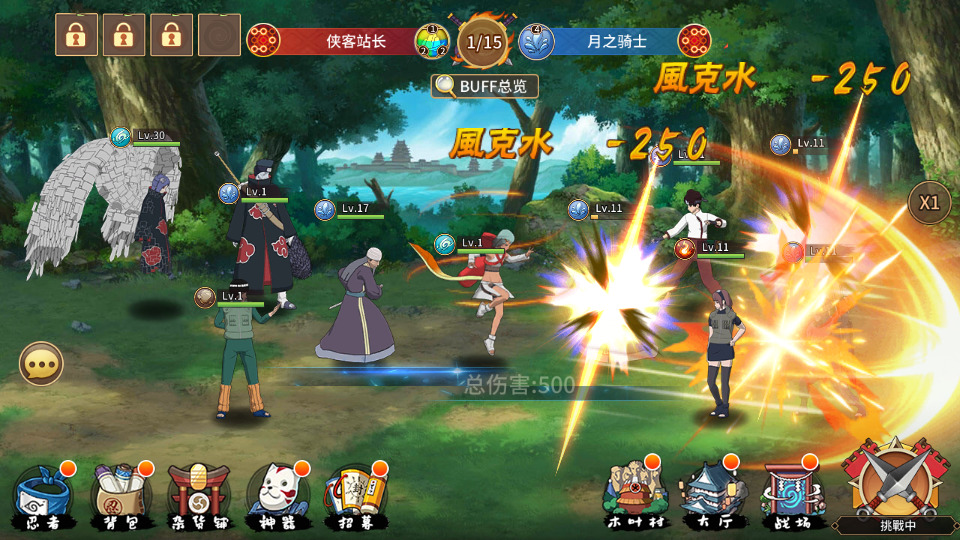960x540 pixels.
Task: Open the BUFF总览 overview
Action: click(485, 86)
